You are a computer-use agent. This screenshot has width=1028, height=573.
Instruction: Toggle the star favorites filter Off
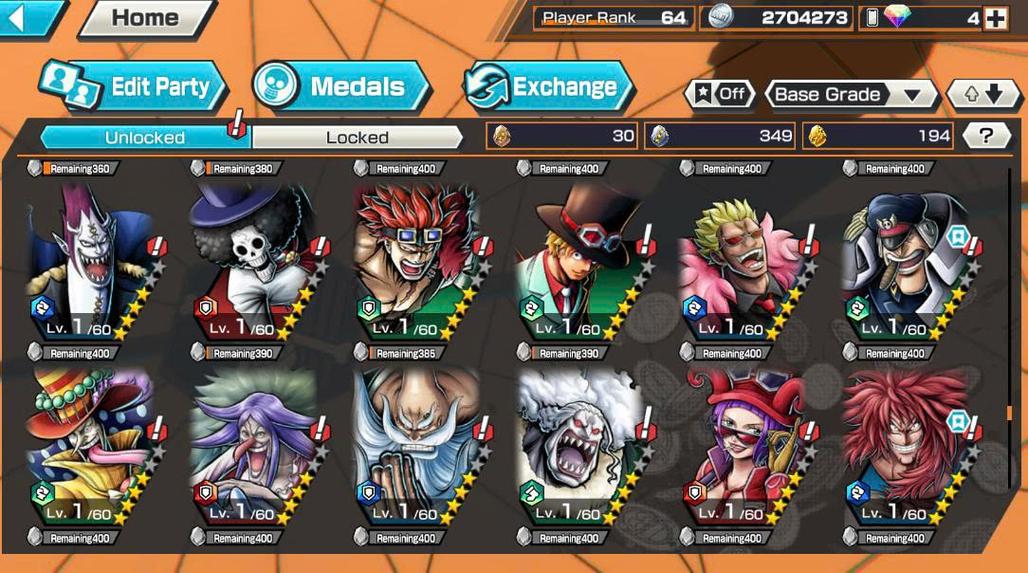[719, 94]
